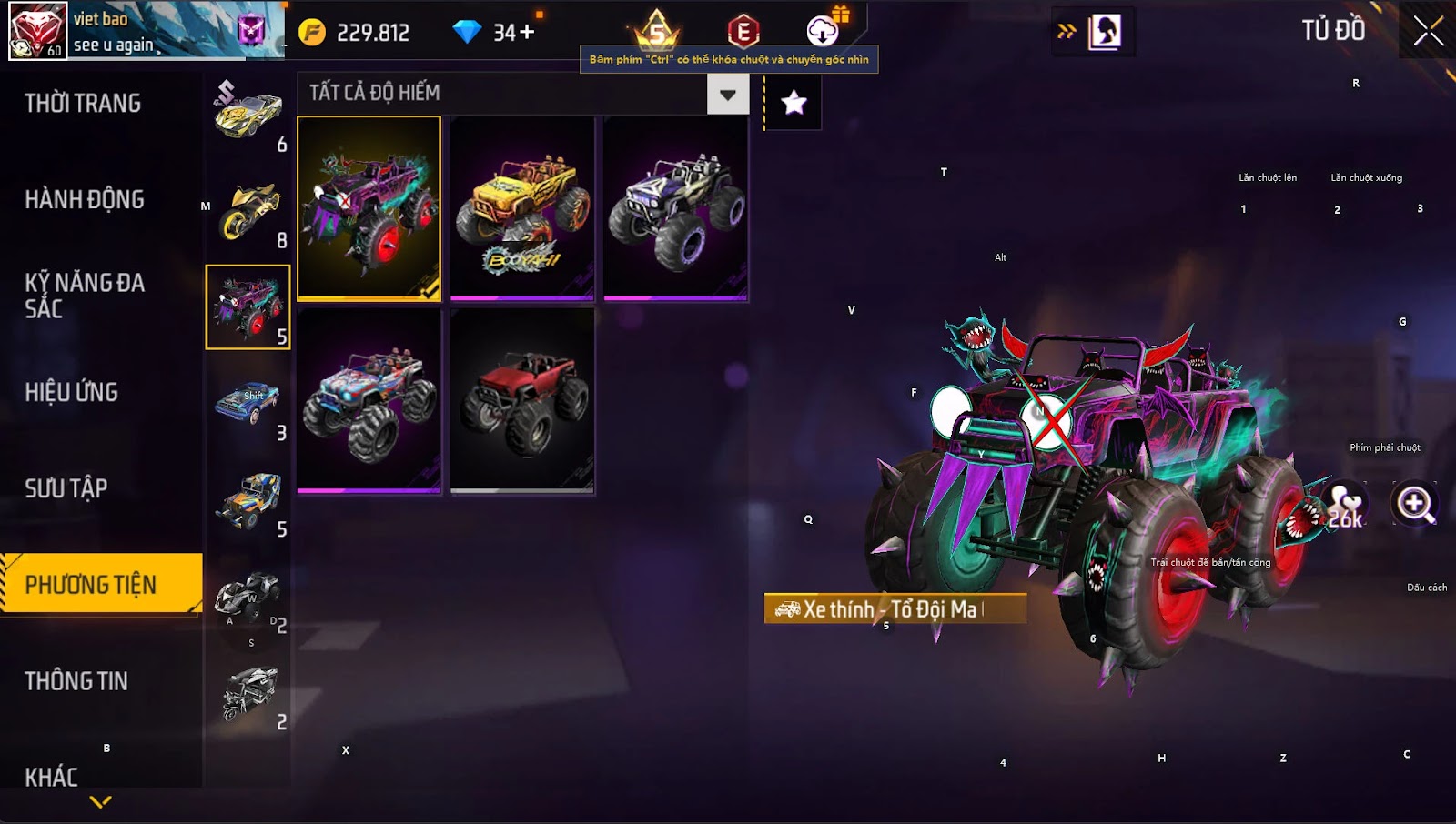Open Kỹ Năng Đa Sắc category
Viewport: 1456px width, 824px height.
click(85, 296)
